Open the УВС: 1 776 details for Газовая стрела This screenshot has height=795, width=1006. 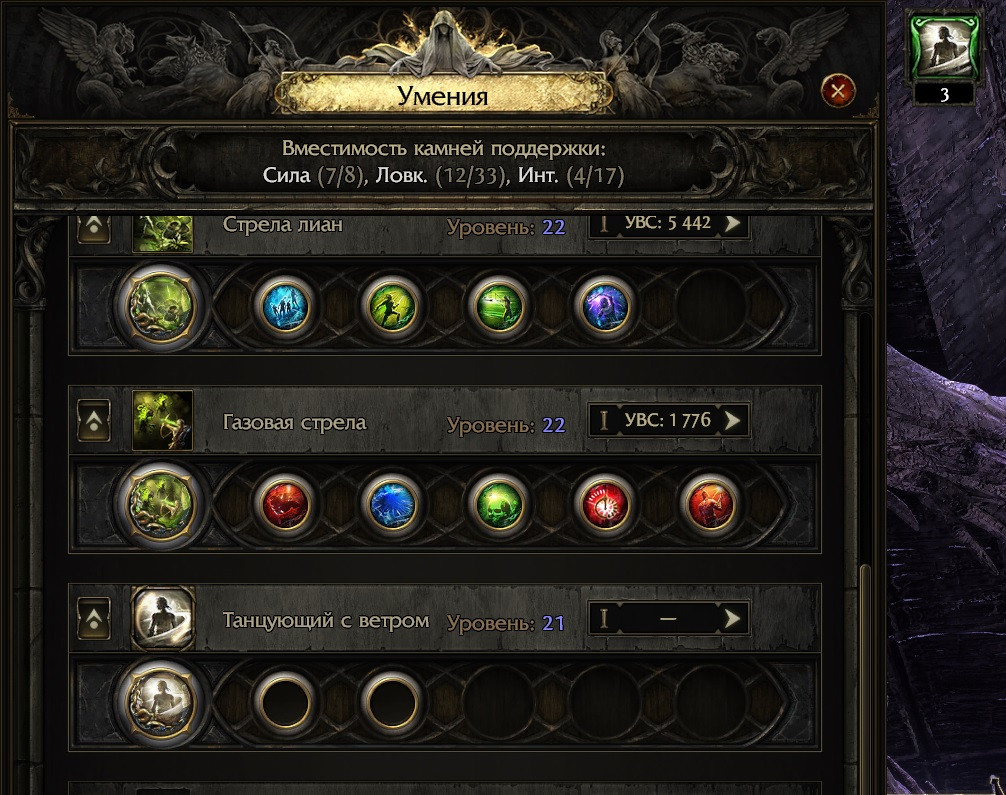[x=734, y=421]
